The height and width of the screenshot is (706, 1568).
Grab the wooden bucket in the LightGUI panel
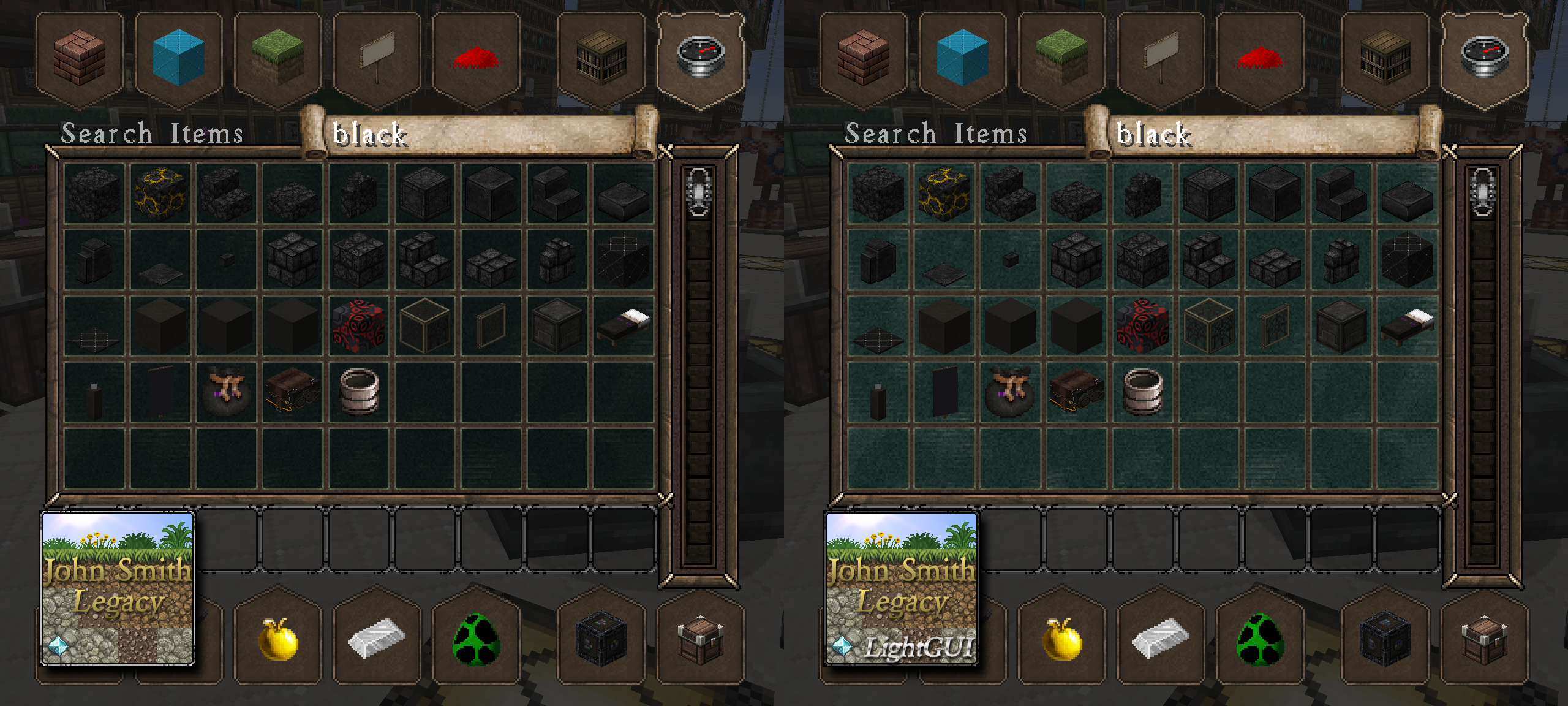1143,392
